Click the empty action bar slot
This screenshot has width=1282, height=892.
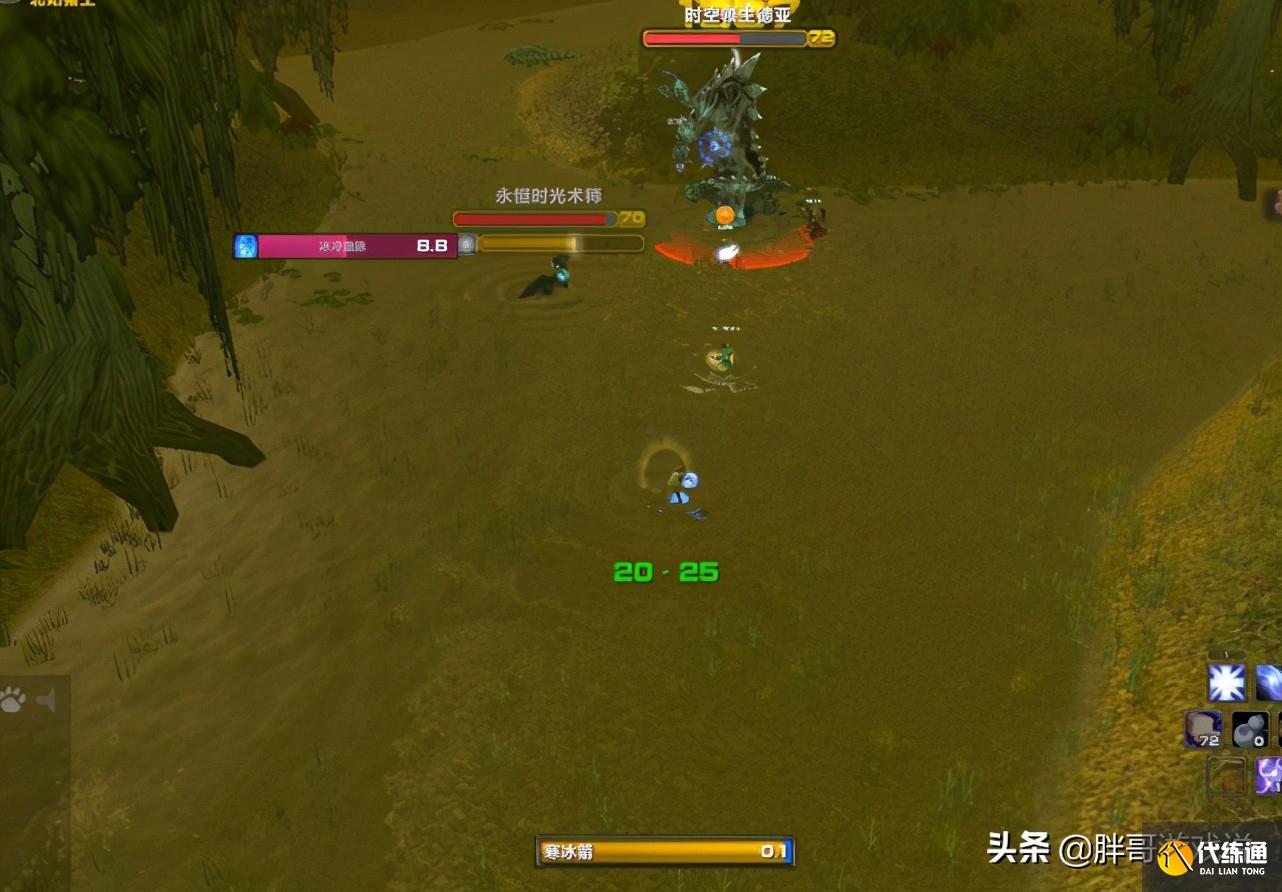click(x=1225, y=776)
